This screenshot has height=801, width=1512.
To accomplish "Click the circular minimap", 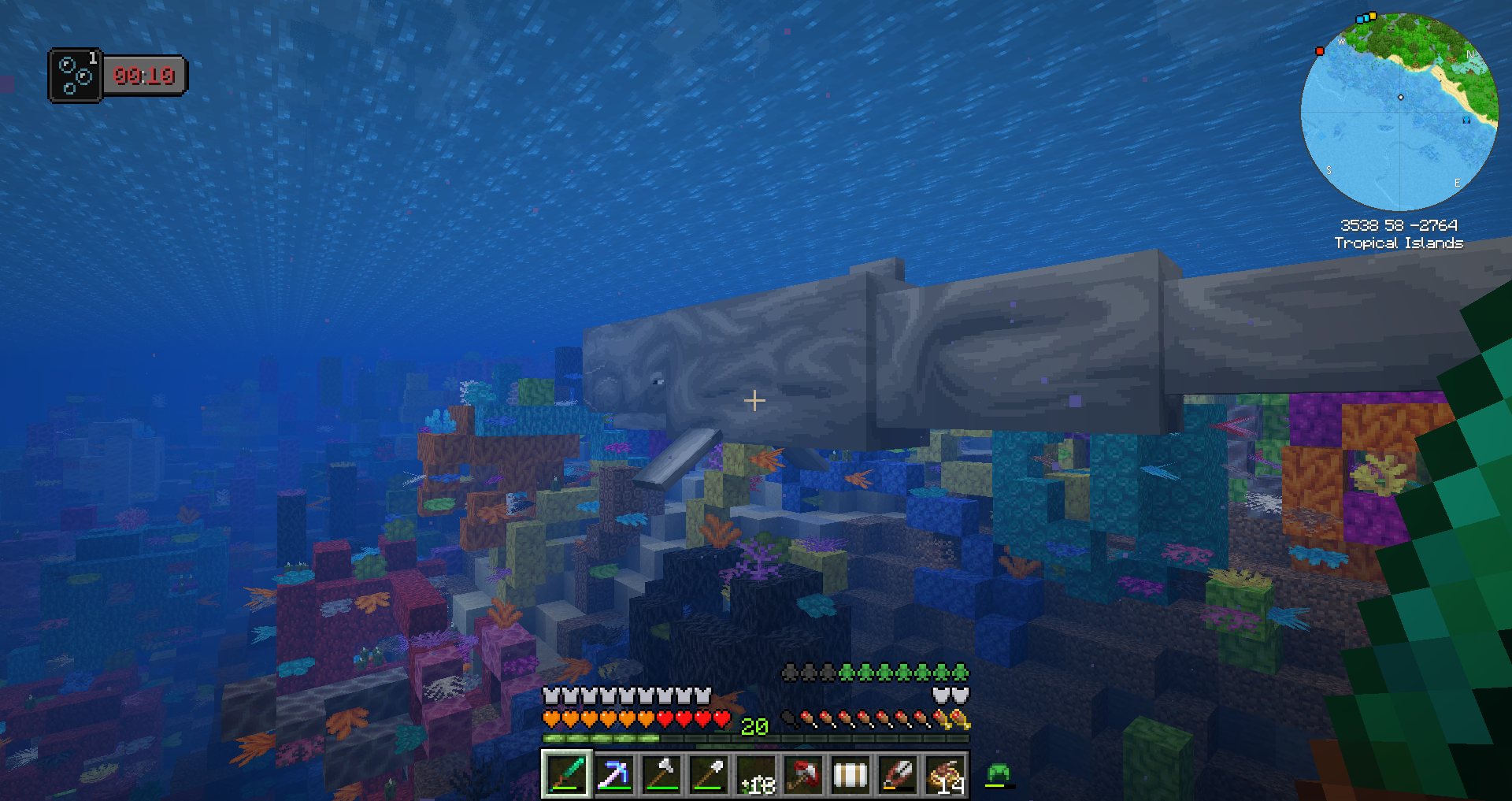I will [1399, 112].
